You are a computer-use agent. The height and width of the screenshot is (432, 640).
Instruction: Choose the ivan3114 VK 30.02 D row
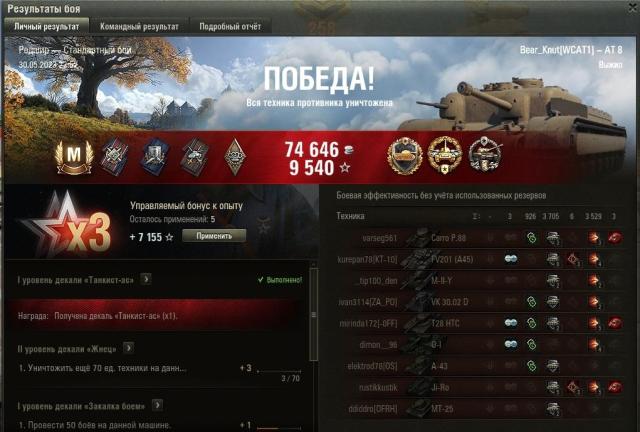[480, 301]
